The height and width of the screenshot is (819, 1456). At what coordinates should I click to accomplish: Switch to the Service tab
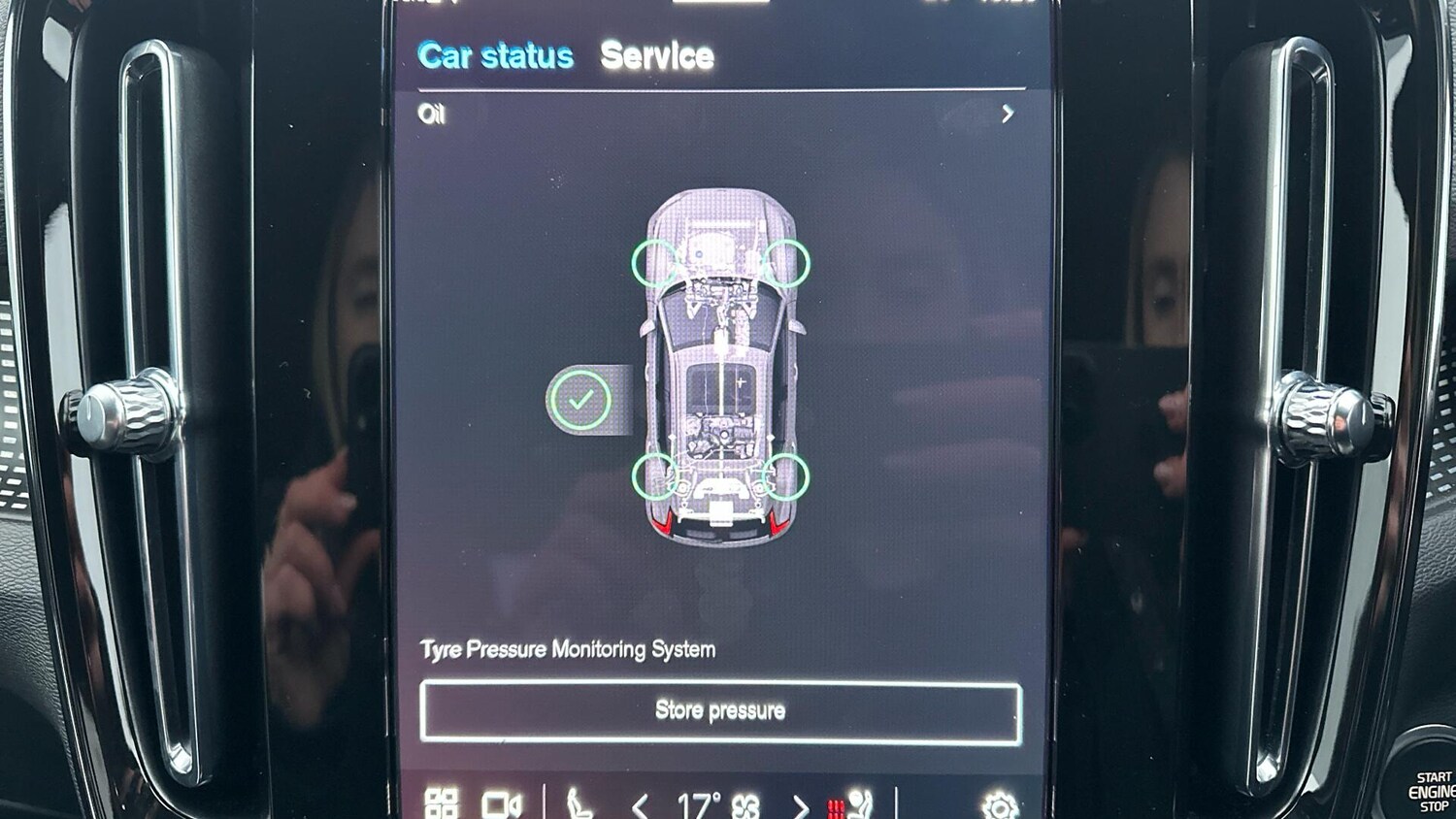[x=656, y=56]
